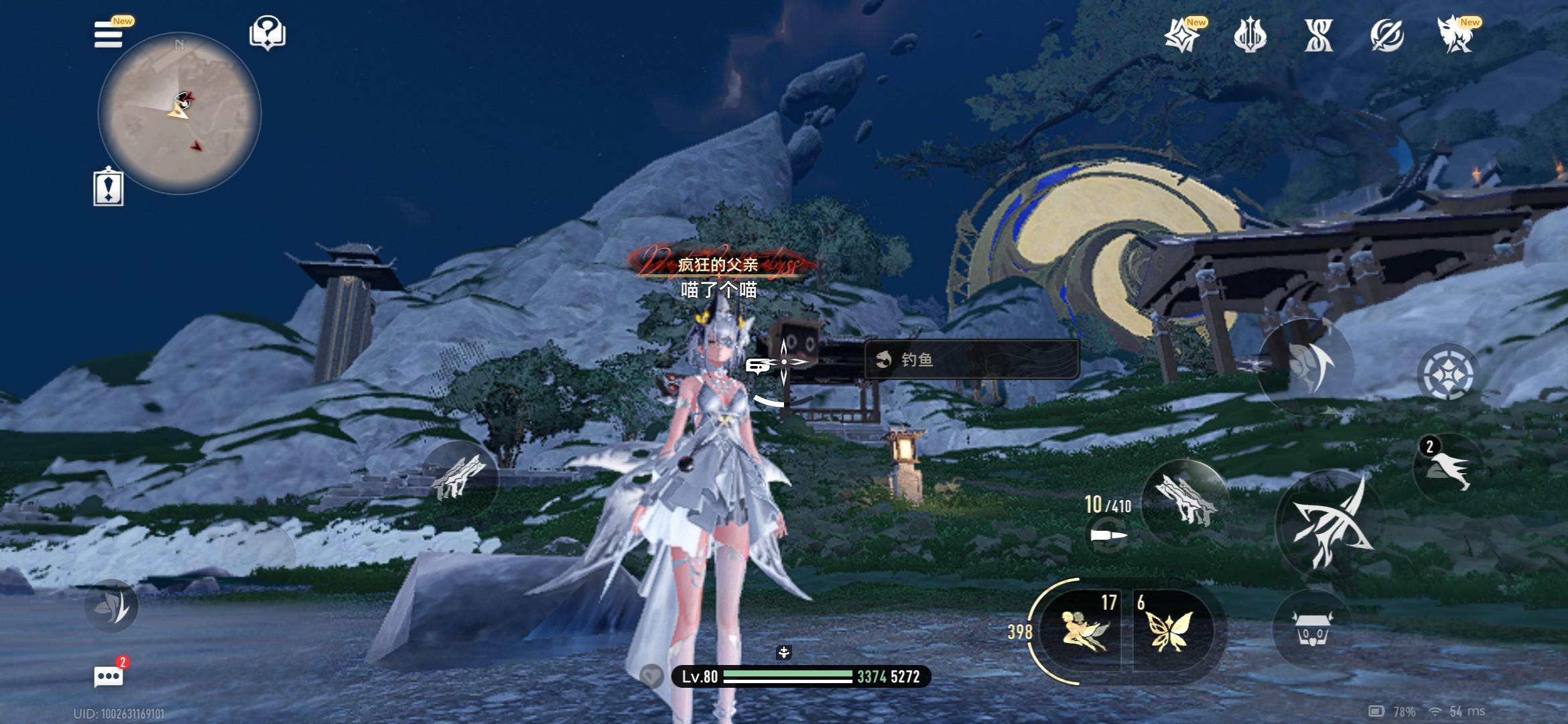Screen dimensions: 1568x724
Task: Open the question mark help guide
Action: click(x=267, y=34)
